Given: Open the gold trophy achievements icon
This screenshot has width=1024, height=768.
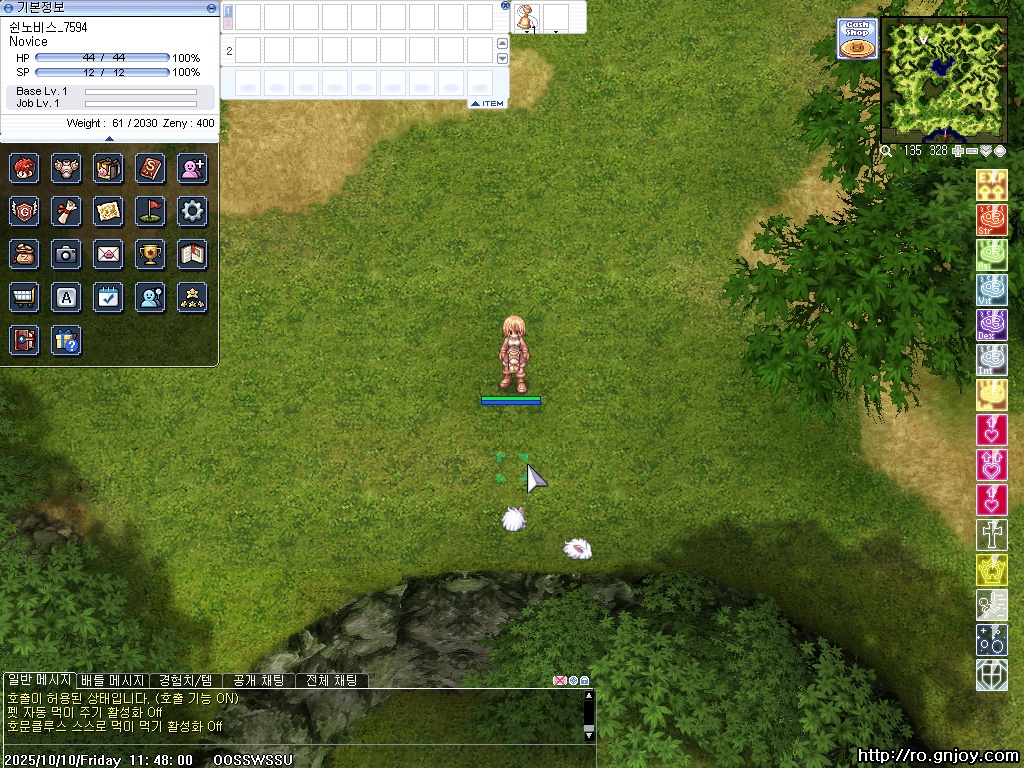Looking at the screenshot, I should pyautogui.click(x=150, y=254).
